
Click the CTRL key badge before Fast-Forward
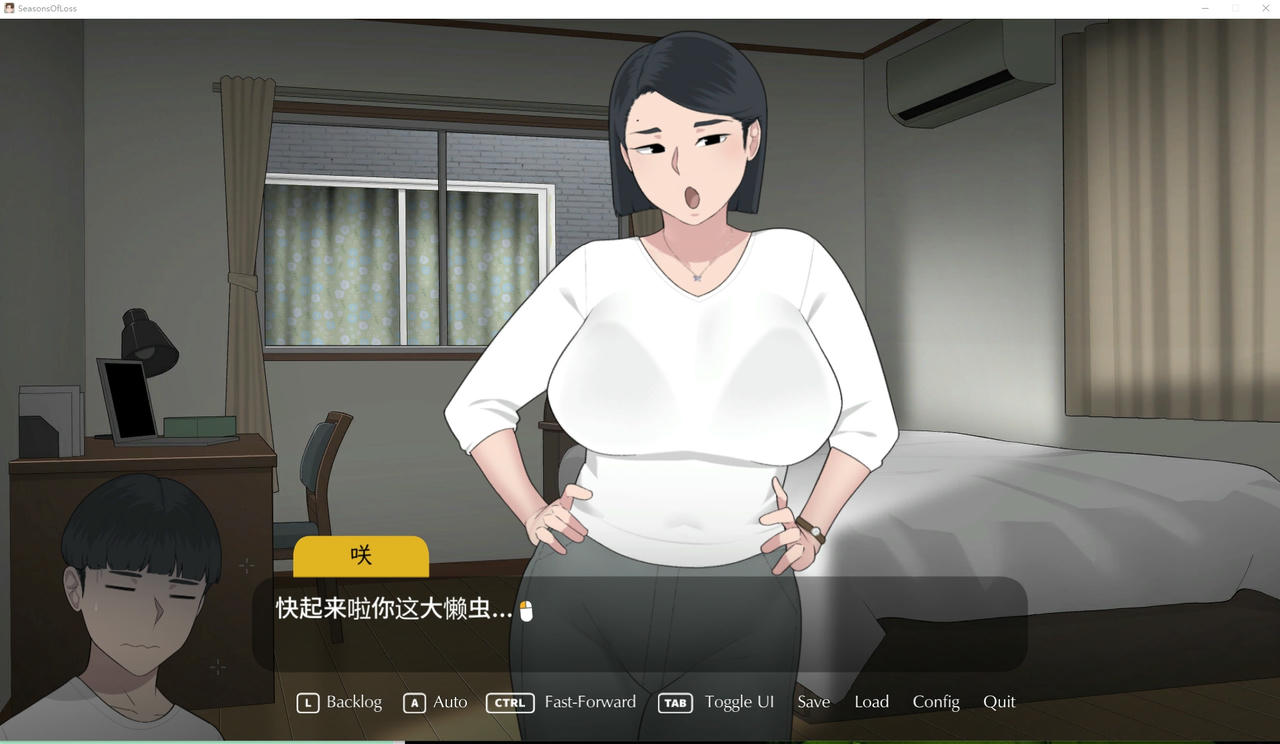click(510, 702)
